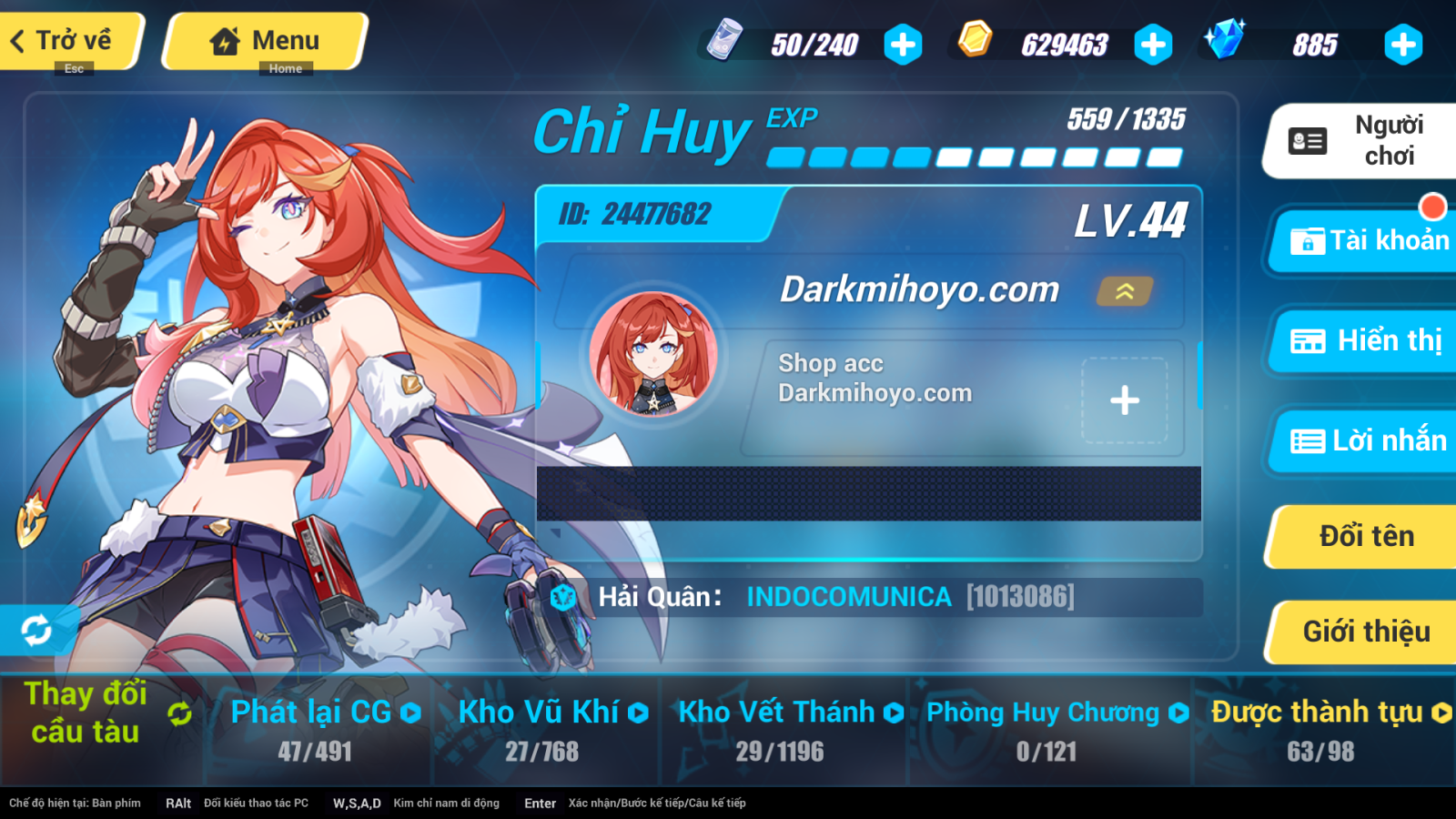Expand the empty badge slot with plus

pos(1126,399)
